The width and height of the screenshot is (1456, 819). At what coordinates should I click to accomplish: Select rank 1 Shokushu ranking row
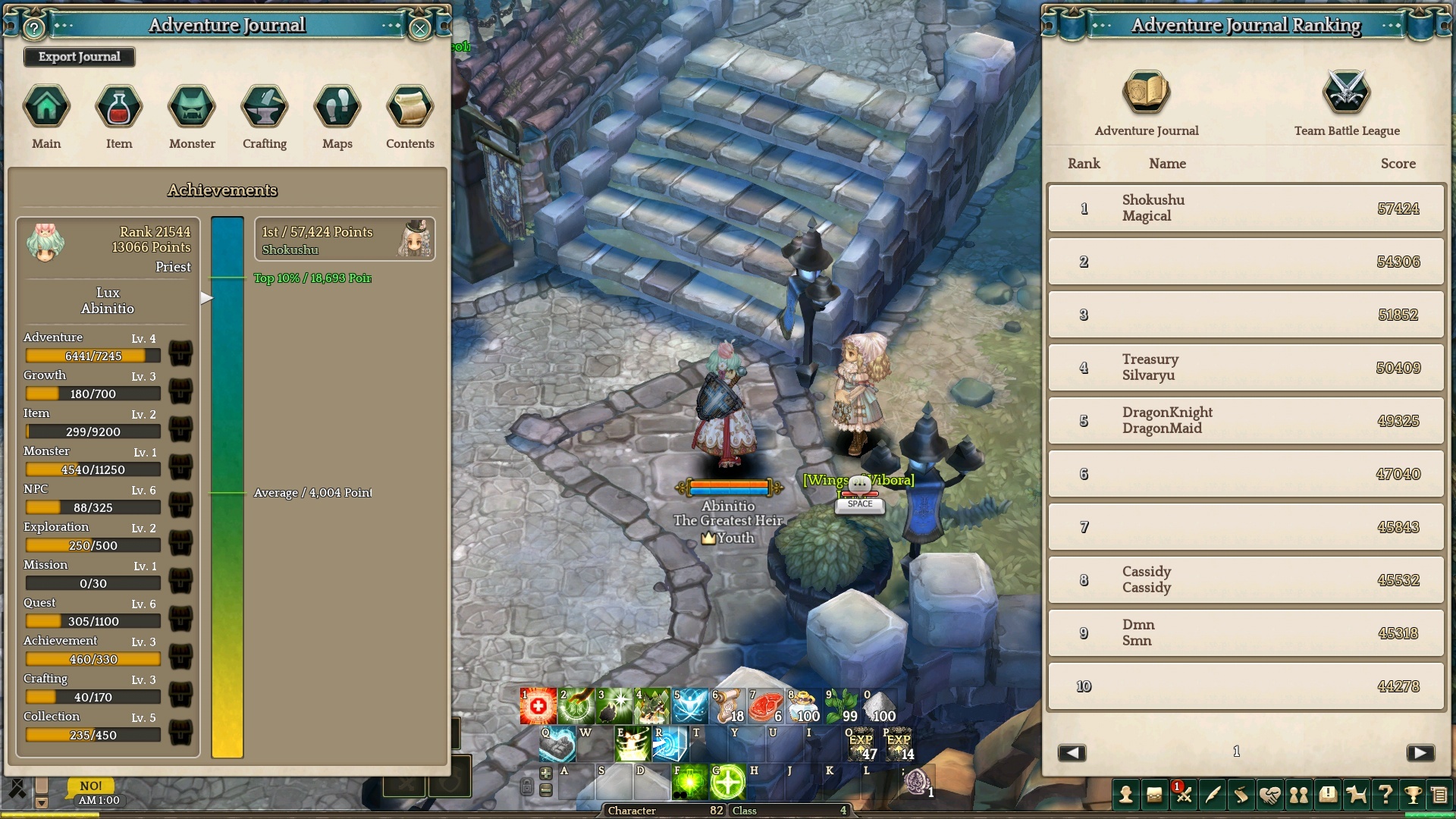pyautogui.click(x=1245, y=208)
